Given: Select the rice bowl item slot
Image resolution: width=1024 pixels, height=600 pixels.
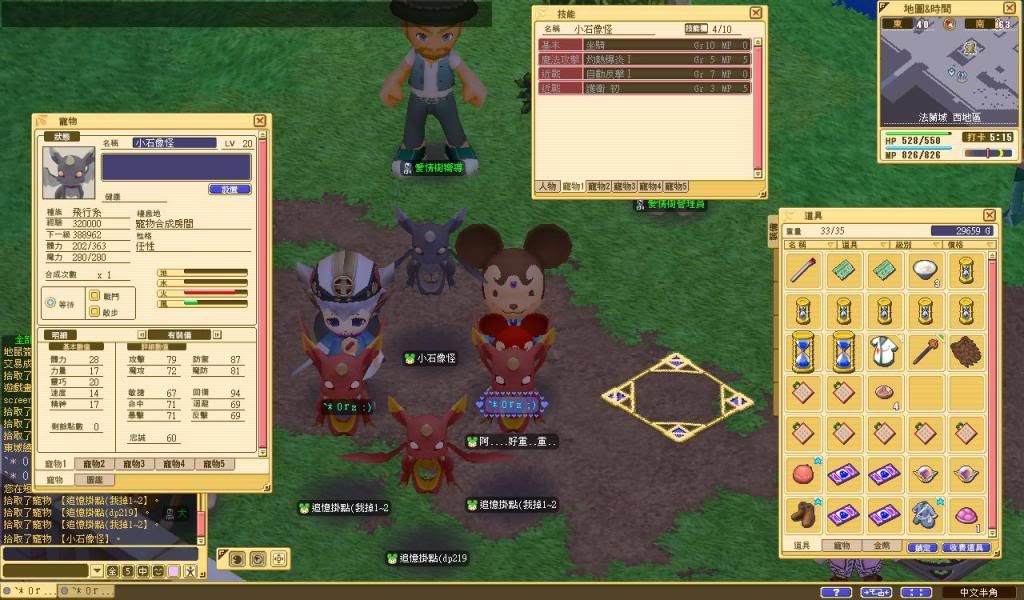Looking at the screenshot, I should [925, 269].
